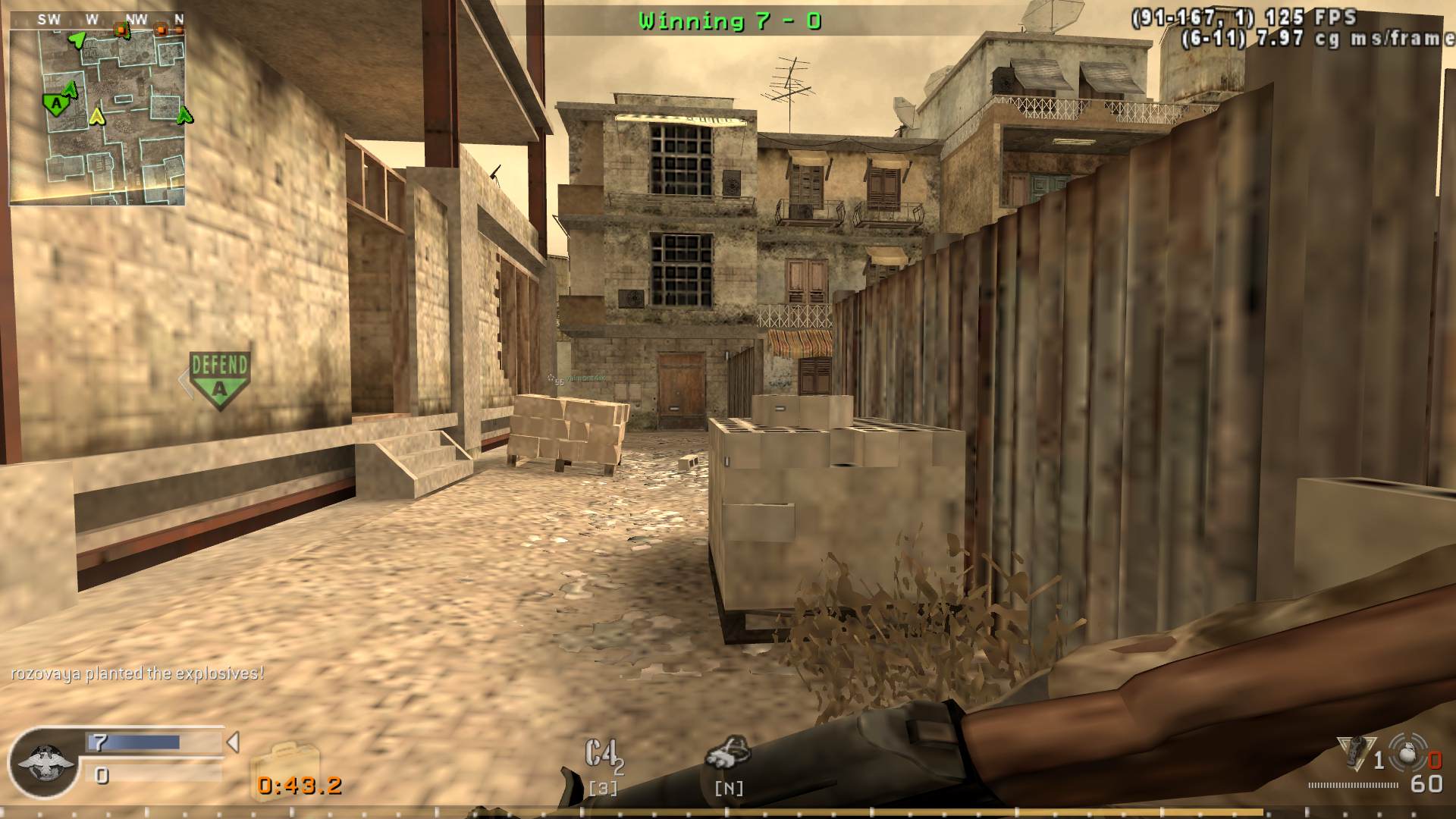
Task: Toggle the yellow player arrow on the minimap
Action: 96,118
